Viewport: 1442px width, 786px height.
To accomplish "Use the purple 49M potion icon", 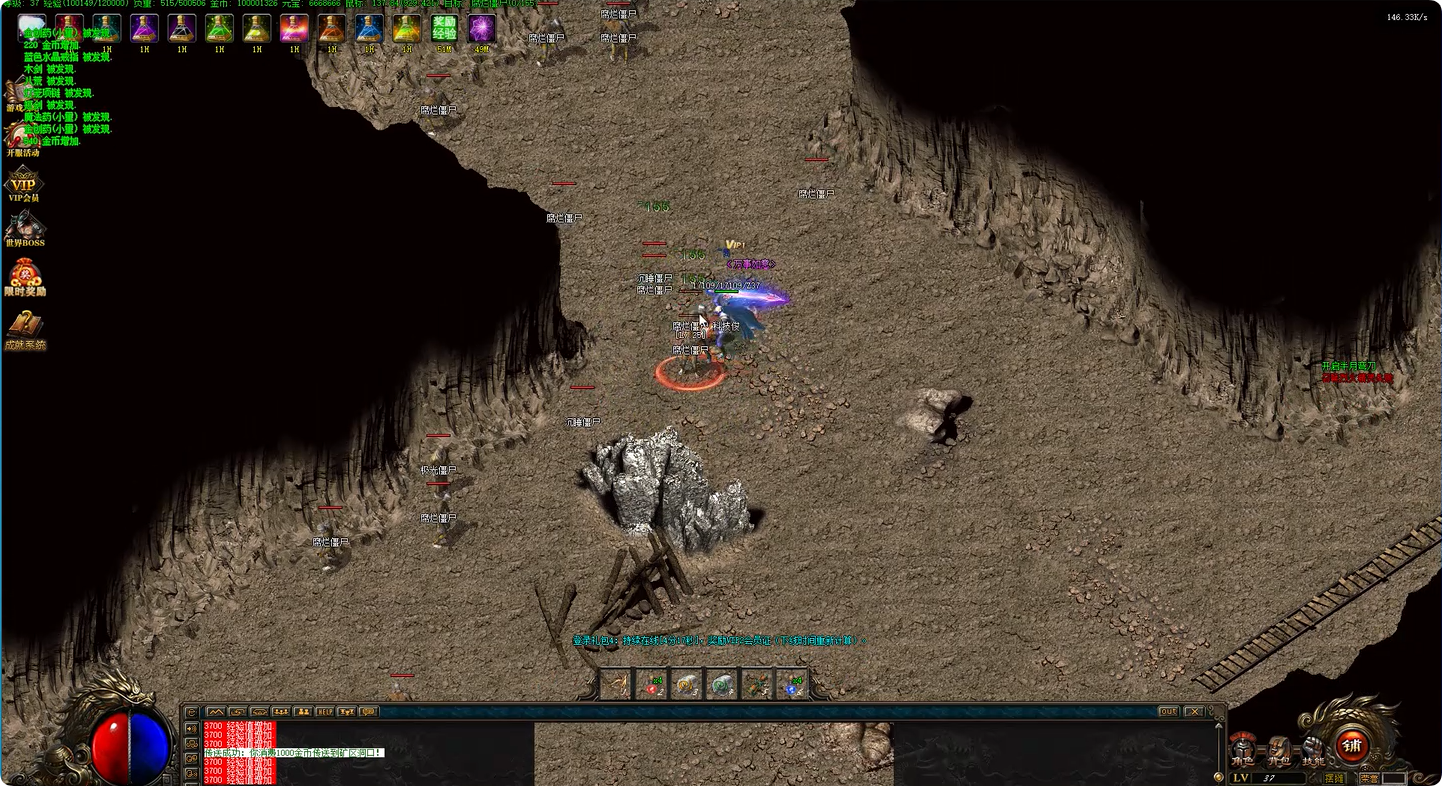I will tap(481, 26).
